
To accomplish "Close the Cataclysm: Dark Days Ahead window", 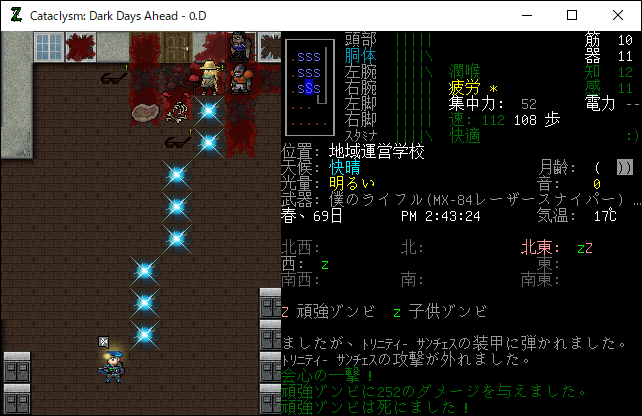I will [x=618, y=15].
